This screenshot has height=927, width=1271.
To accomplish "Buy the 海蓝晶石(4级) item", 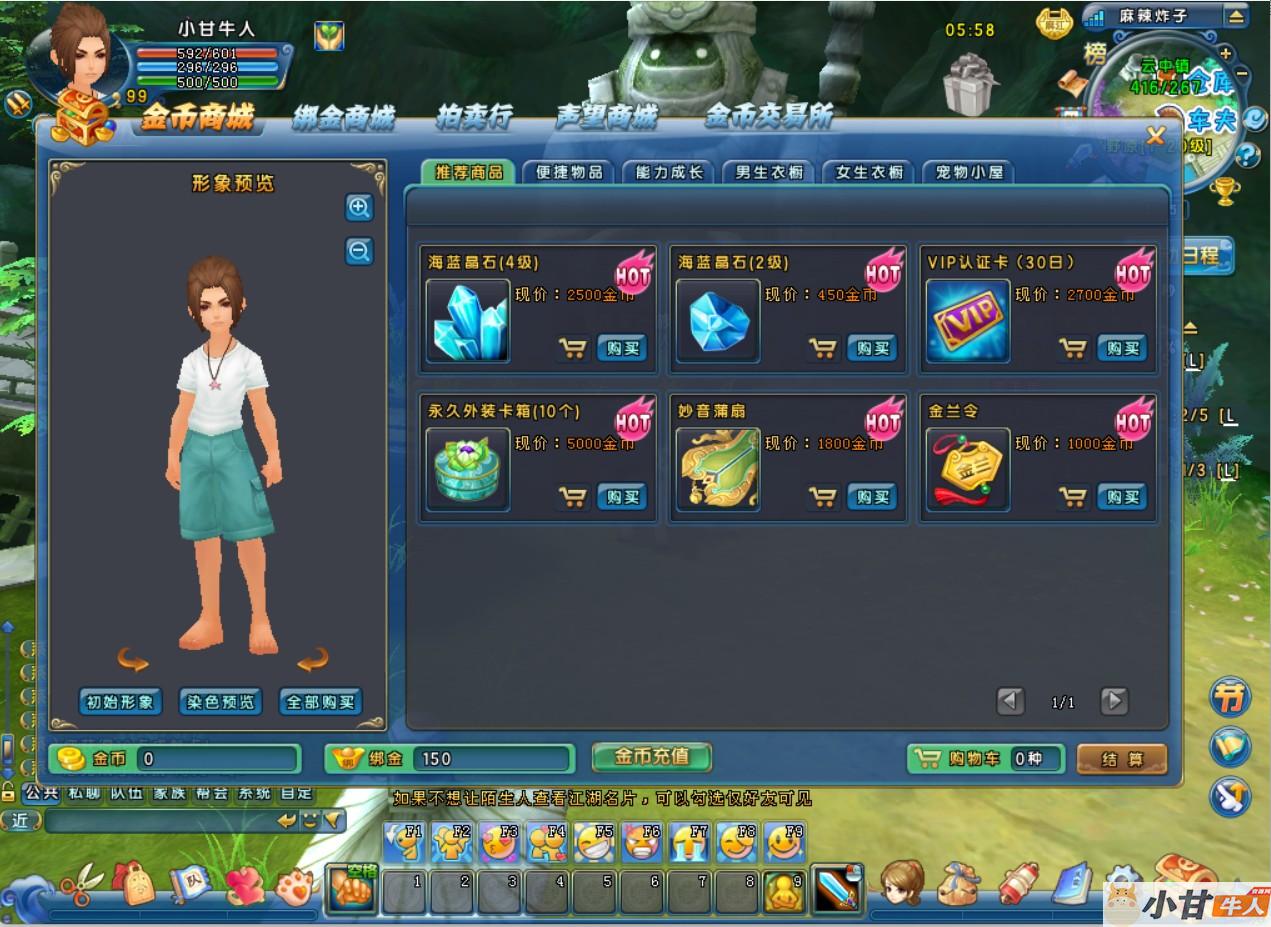I will [622, 348].
